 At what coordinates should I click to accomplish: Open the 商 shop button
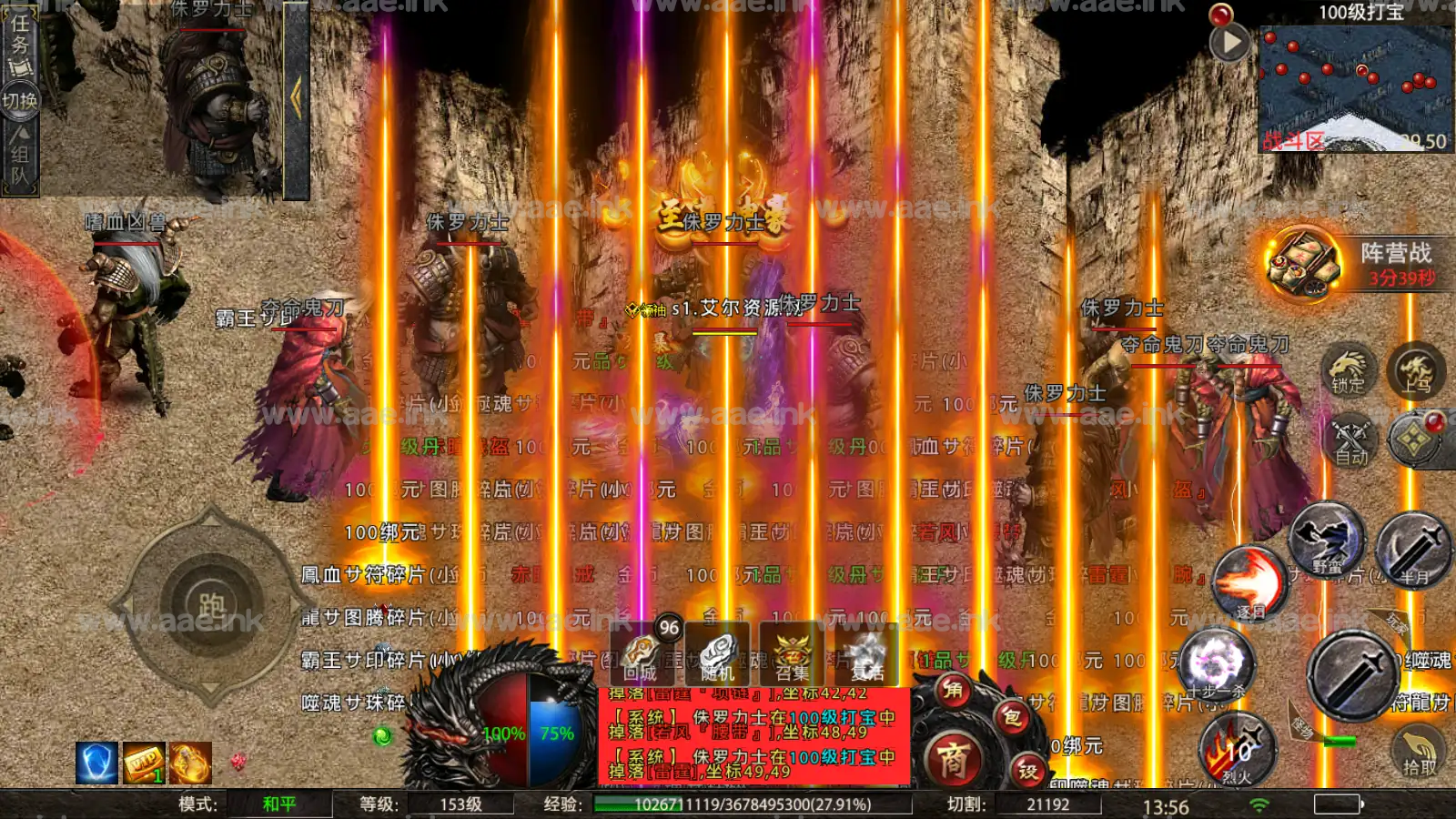tap(952, 759)
